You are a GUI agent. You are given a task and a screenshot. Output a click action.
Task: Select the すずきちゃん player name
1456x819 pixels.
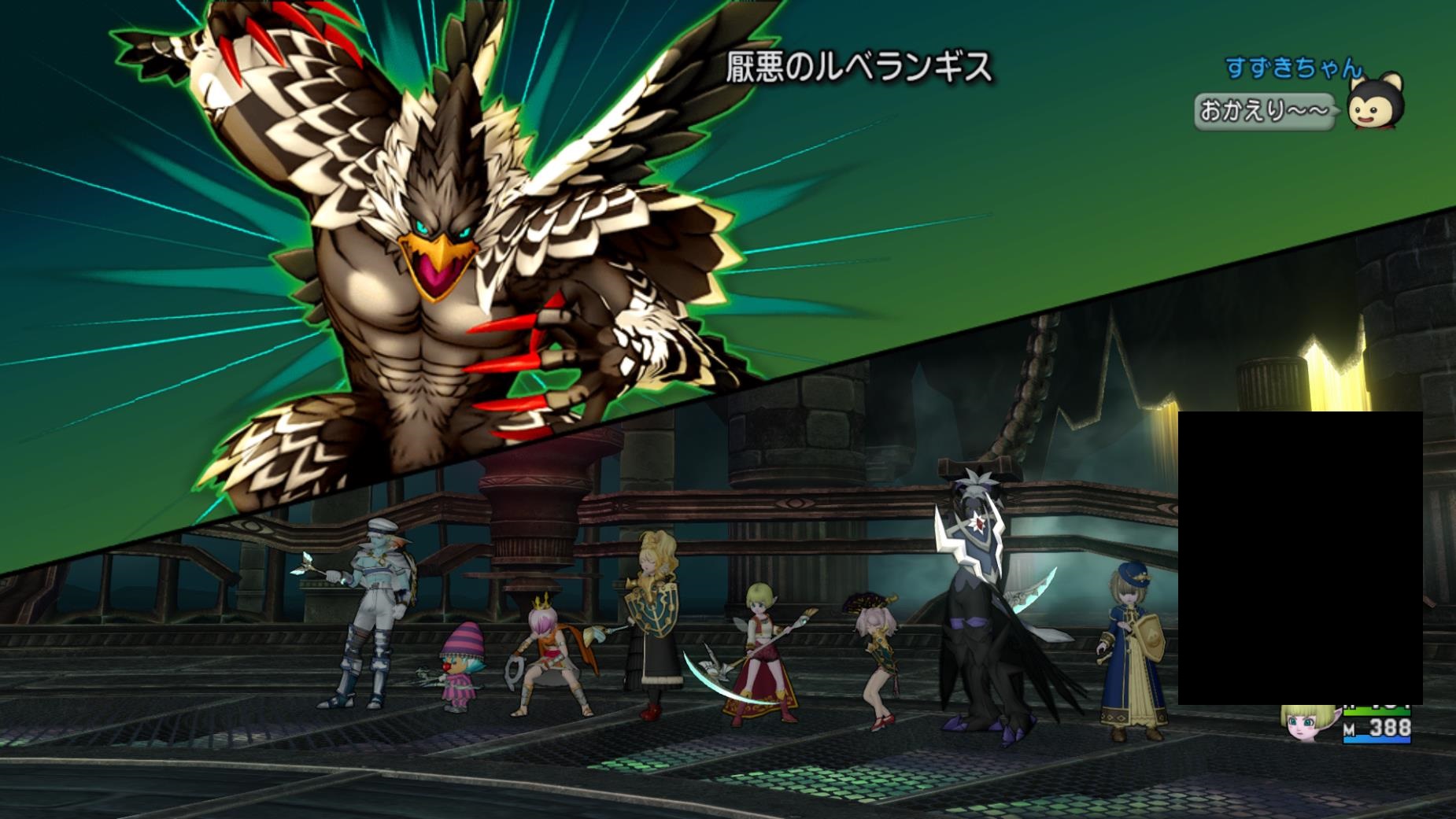pyautogui.click(x=1293, y=68)
